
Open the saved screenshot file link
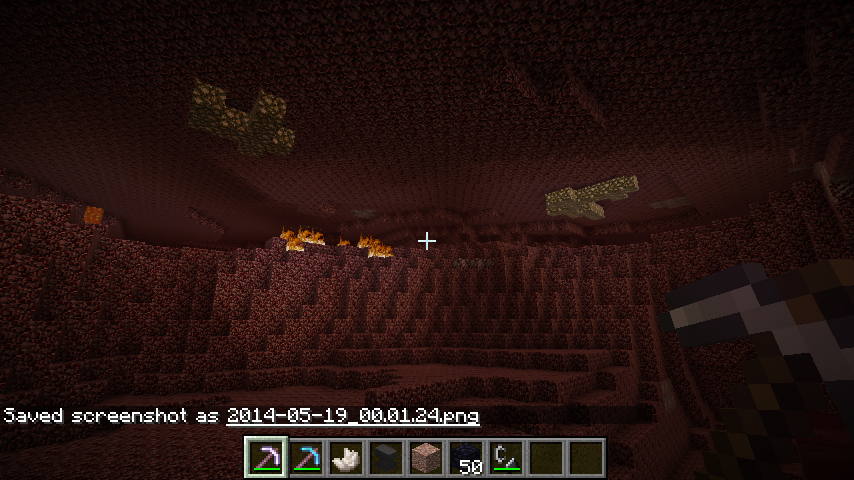pos(353,415)
